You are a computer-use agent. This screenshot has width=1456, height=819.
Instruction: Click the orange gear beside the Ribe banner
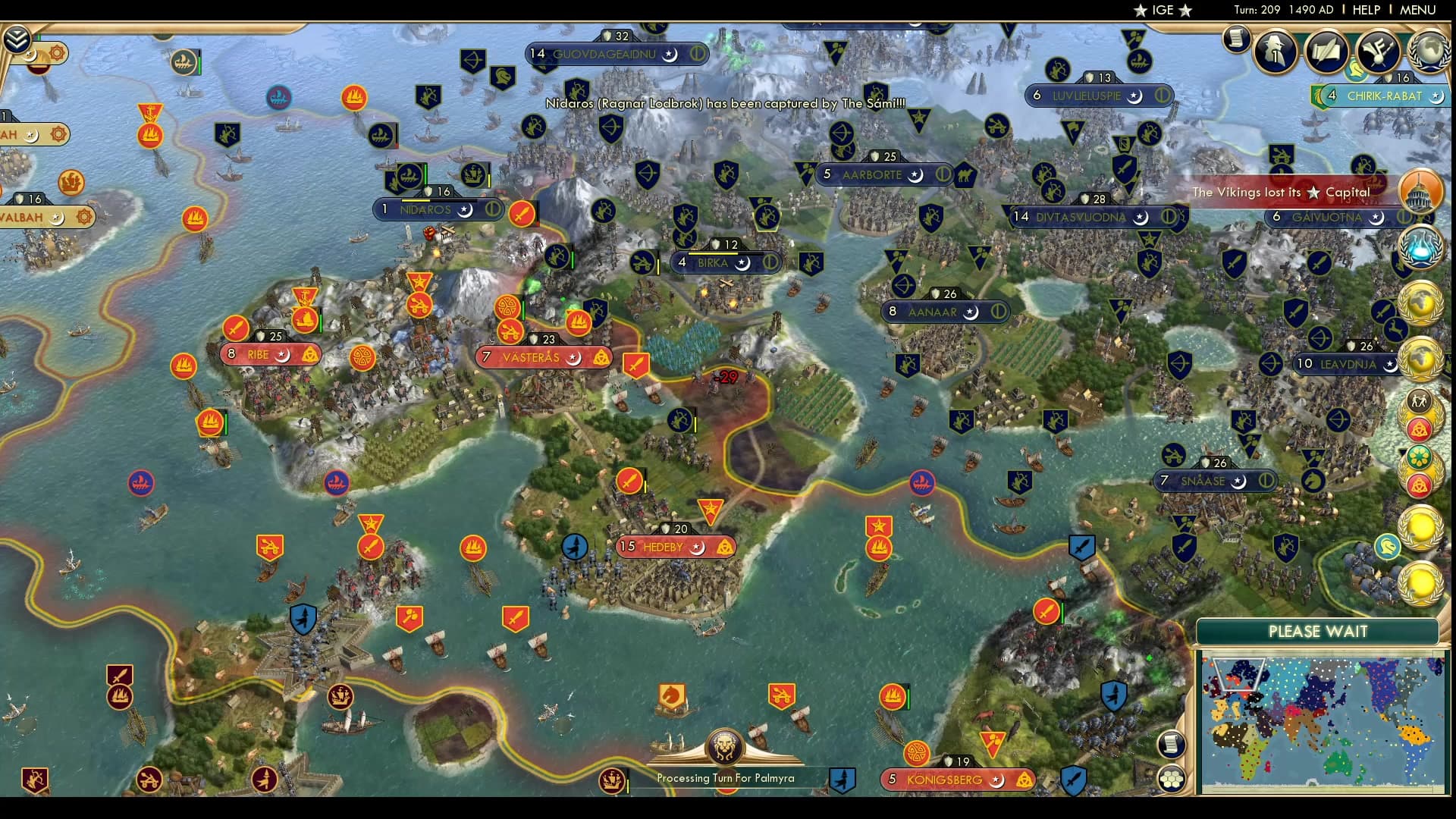362,358
